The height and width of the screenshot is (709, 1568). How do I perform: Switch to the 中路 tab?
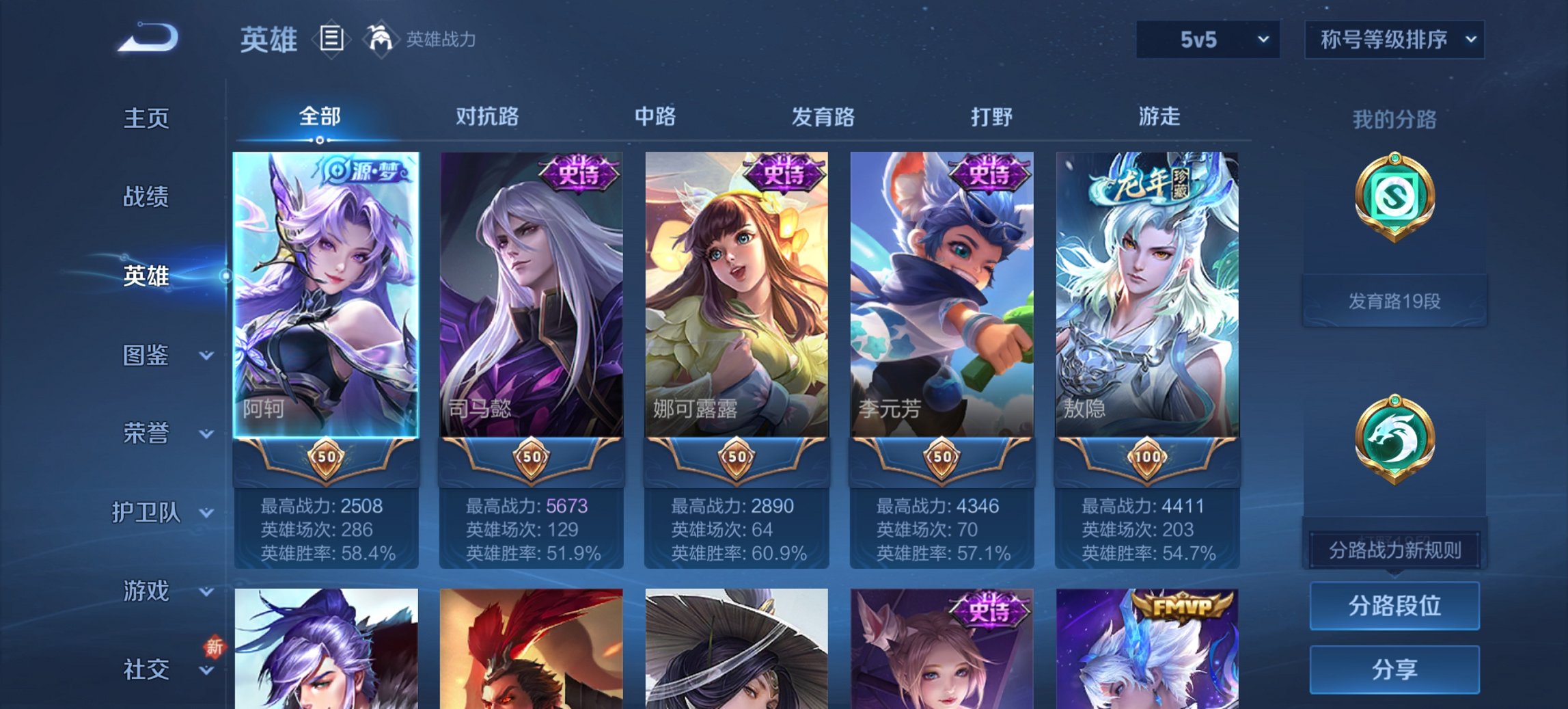[x=653, y=117]
